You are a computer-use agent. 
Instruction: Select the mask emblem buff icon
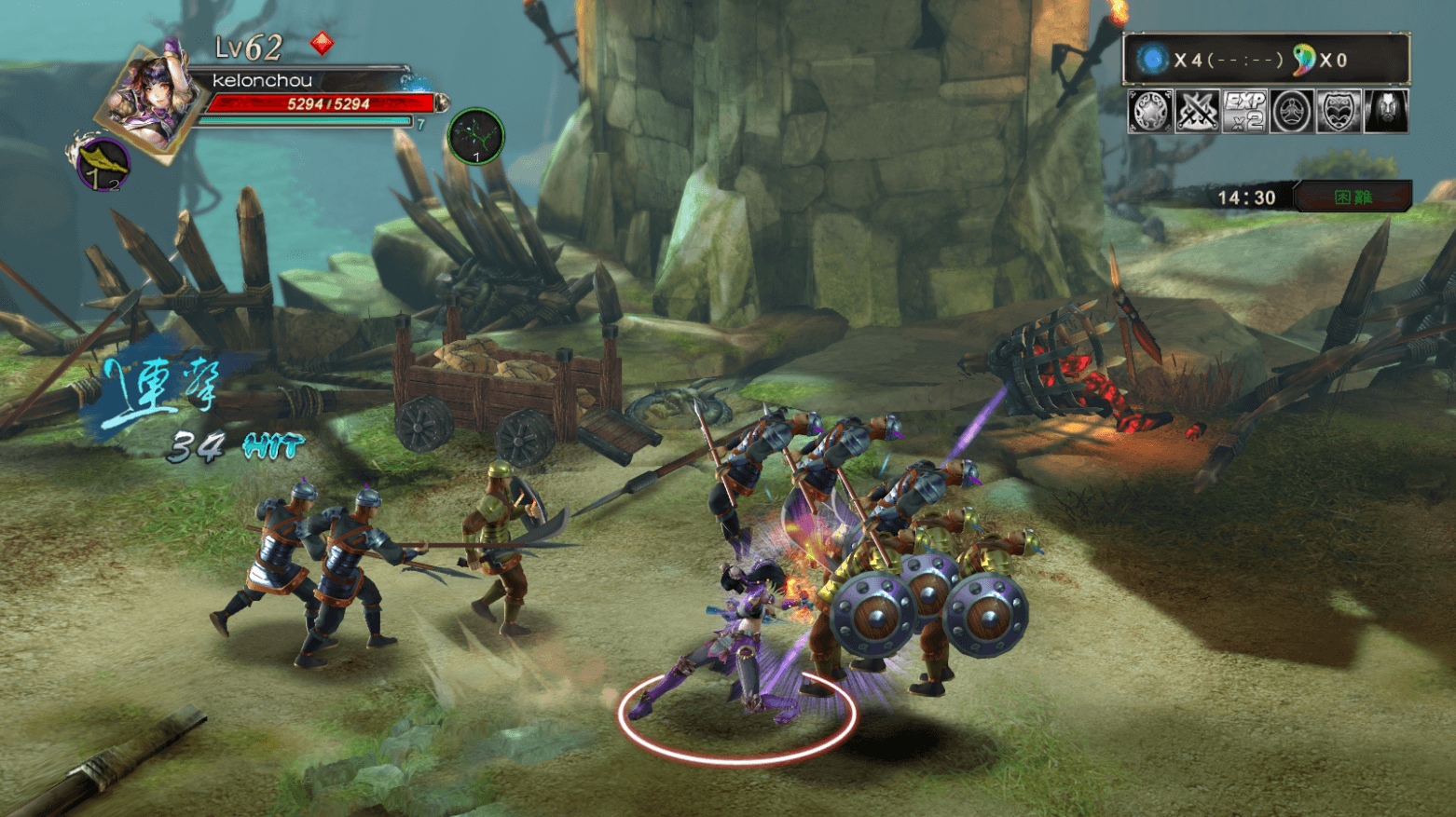coord(1338,112)
